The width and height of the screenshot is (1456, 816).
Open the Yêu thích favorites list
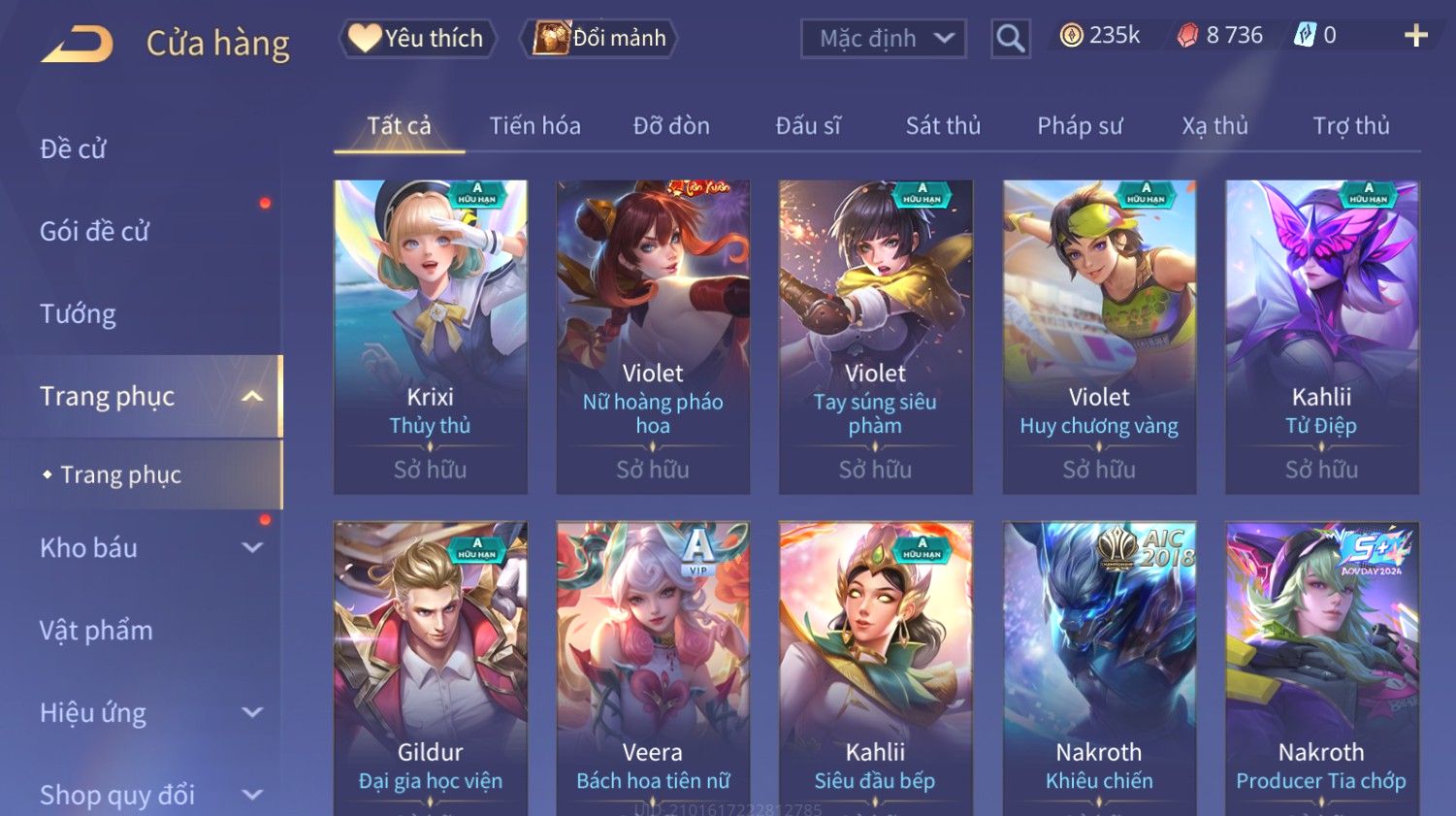[417, 39]
